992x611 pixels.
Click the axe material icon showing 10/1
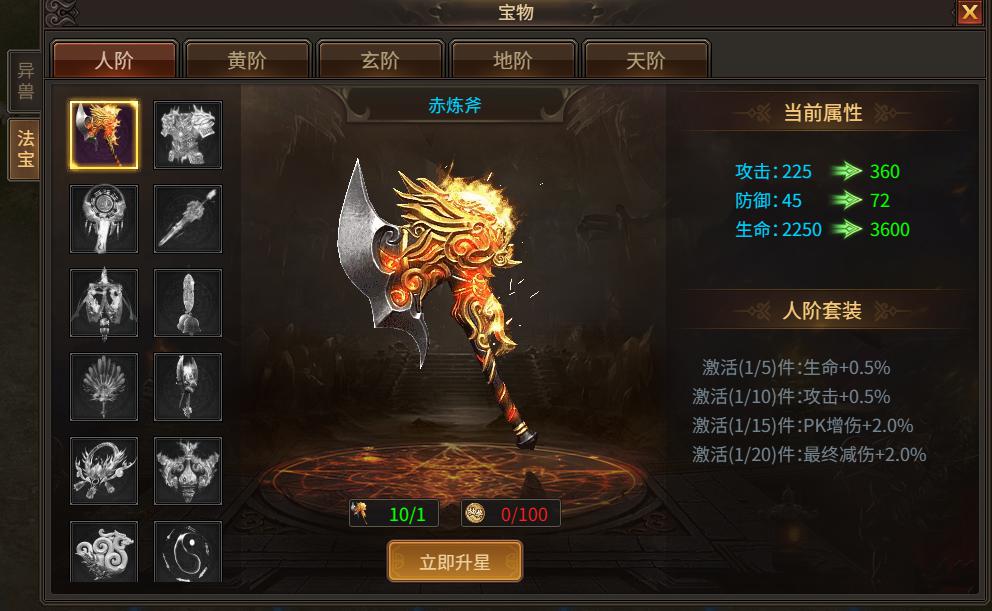point(362,514)
